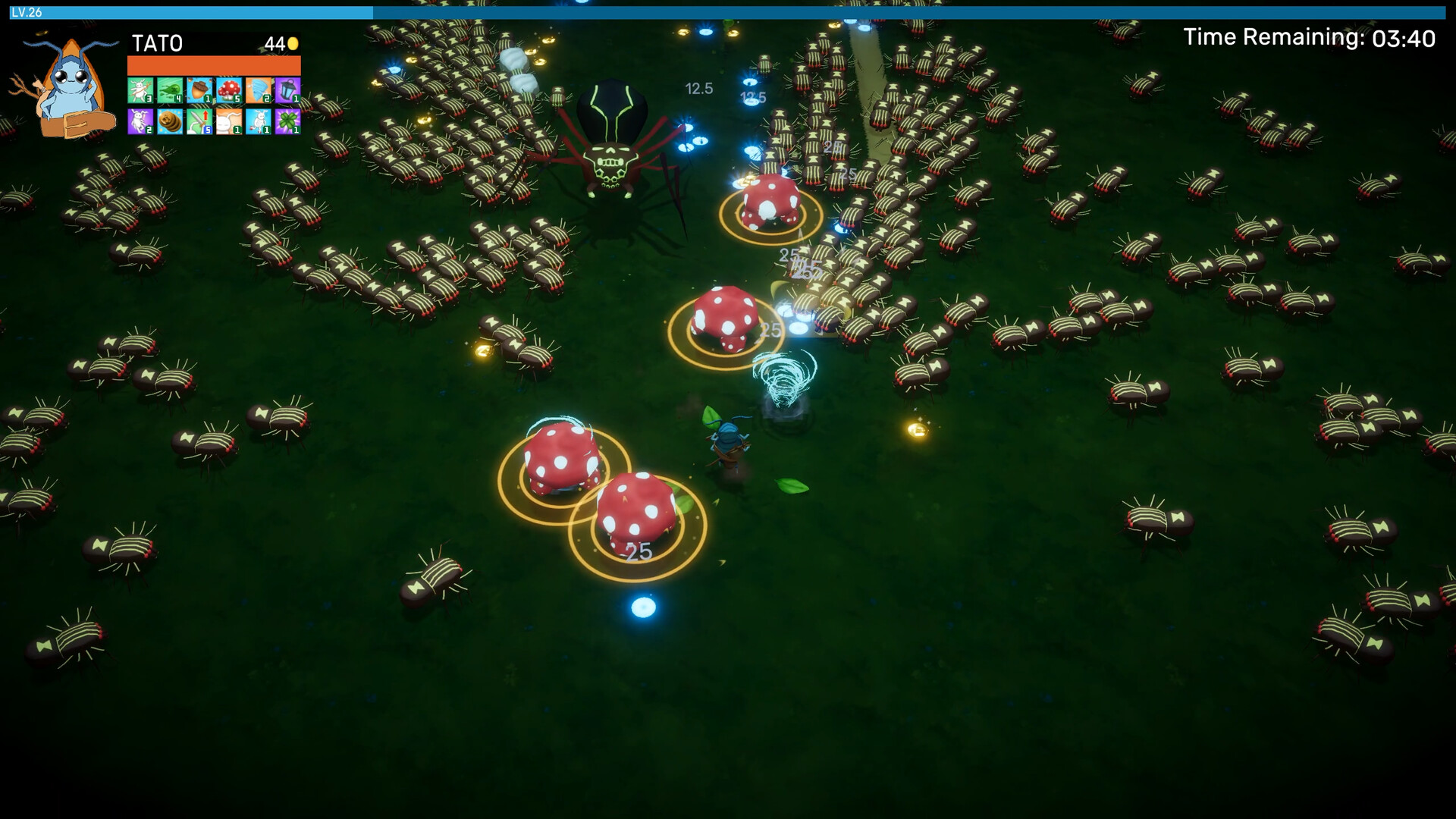Click the purple lantern skill icon

pyautogui.click(x=286, y=89)
